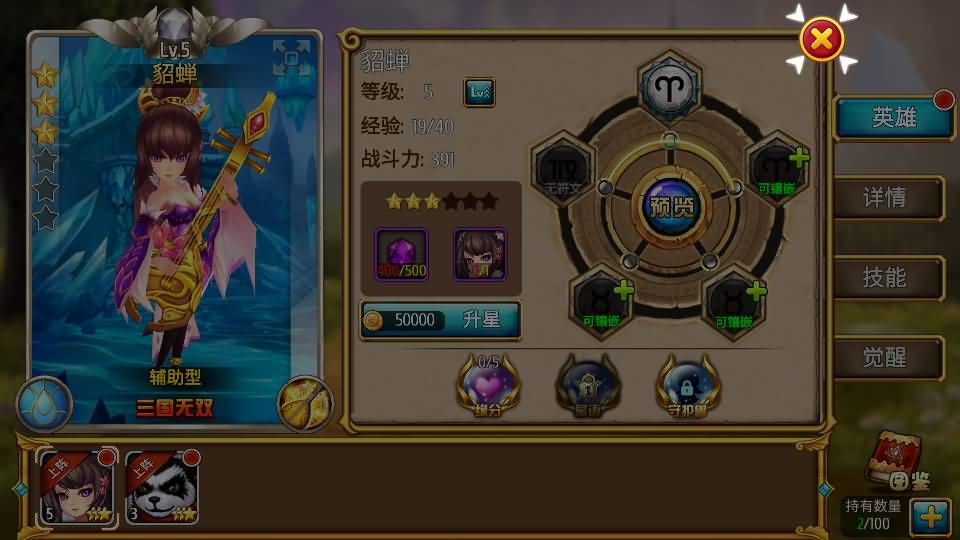Tap the level-up Lv button beside 等级
This screenshot has width=960, height=540.
479,93
